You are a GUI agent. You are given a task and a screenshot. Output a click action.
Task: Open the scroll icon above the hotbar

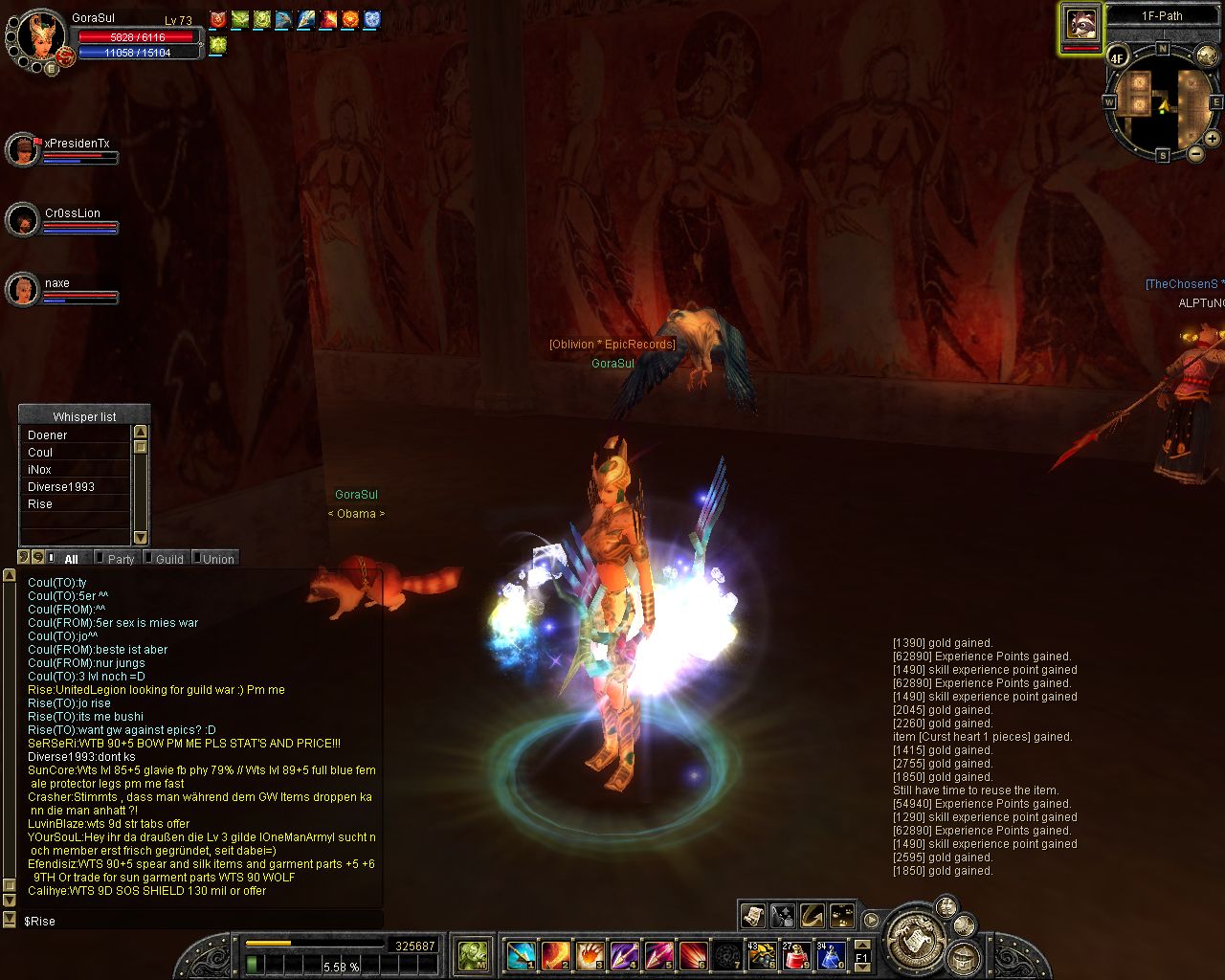point(753,916)
